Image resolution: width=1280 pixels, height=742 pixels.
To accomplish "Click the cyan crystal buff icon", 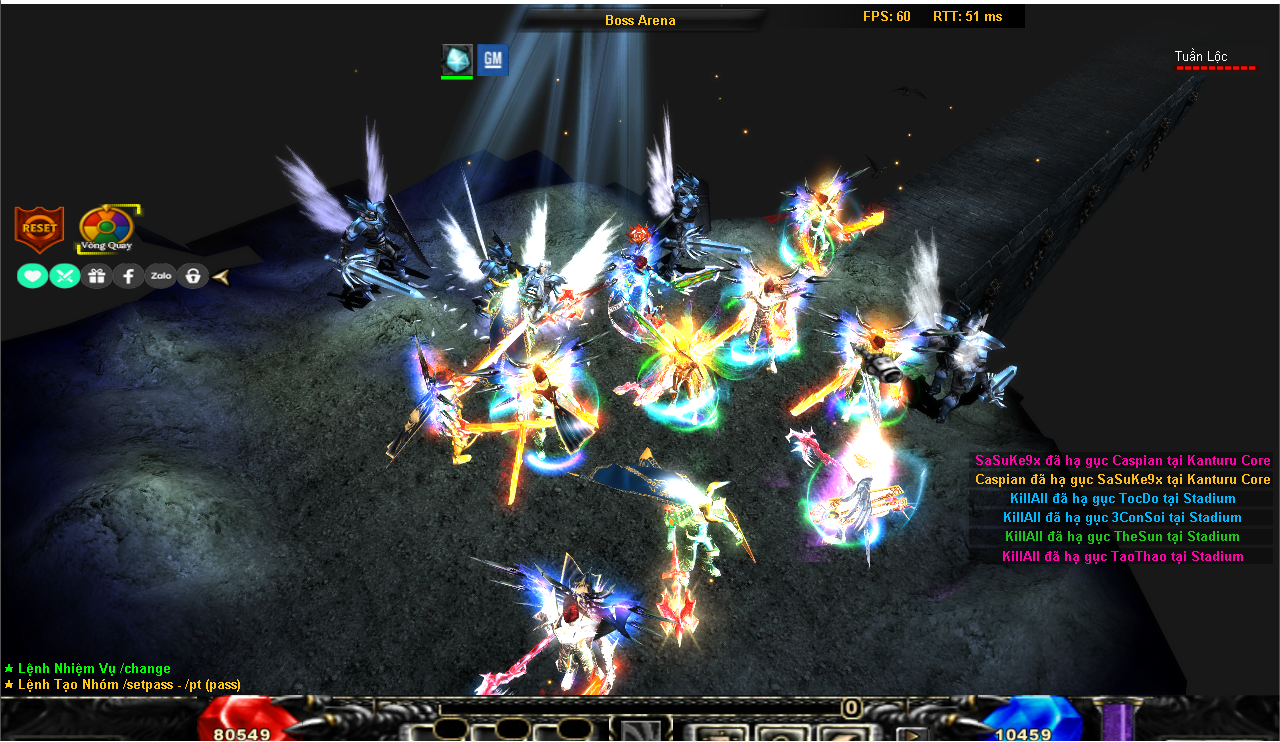I will pyautogui.click(x=457, y=59).
